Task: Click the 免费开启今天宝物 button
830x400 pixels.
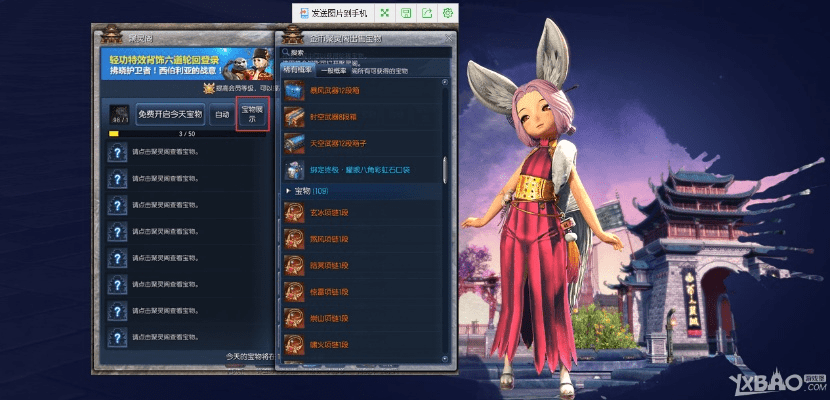Action: click(x=170, y=115)
